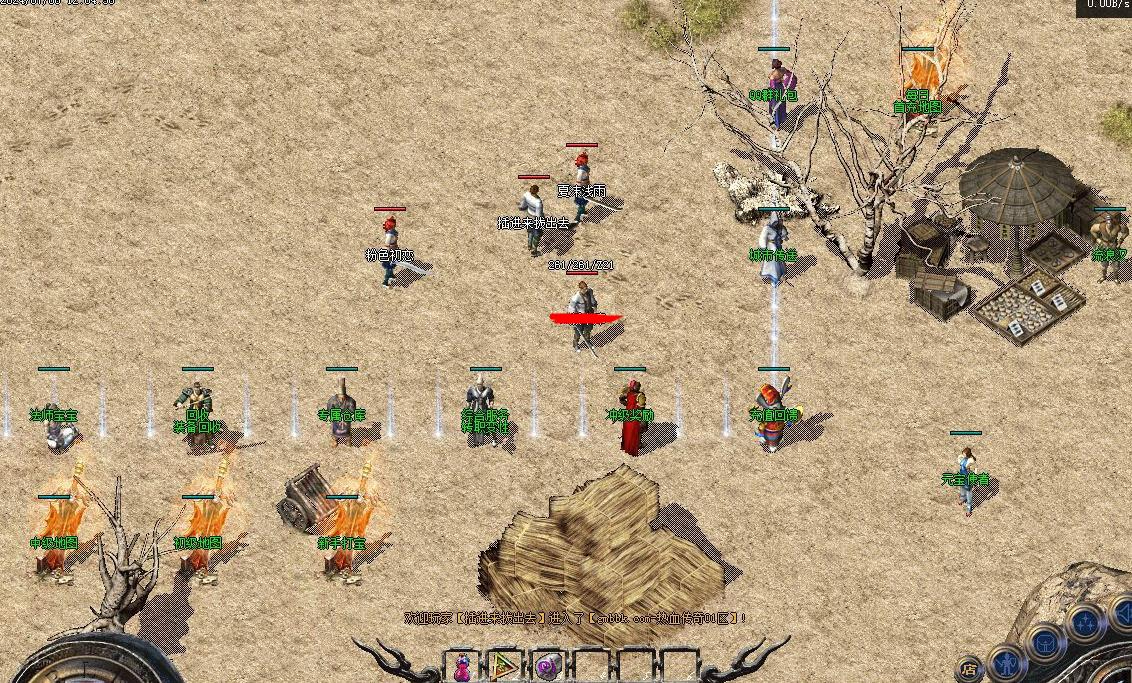Open the skills button with three stars
Screen dimensions: 1132x683
point(1086,622)
